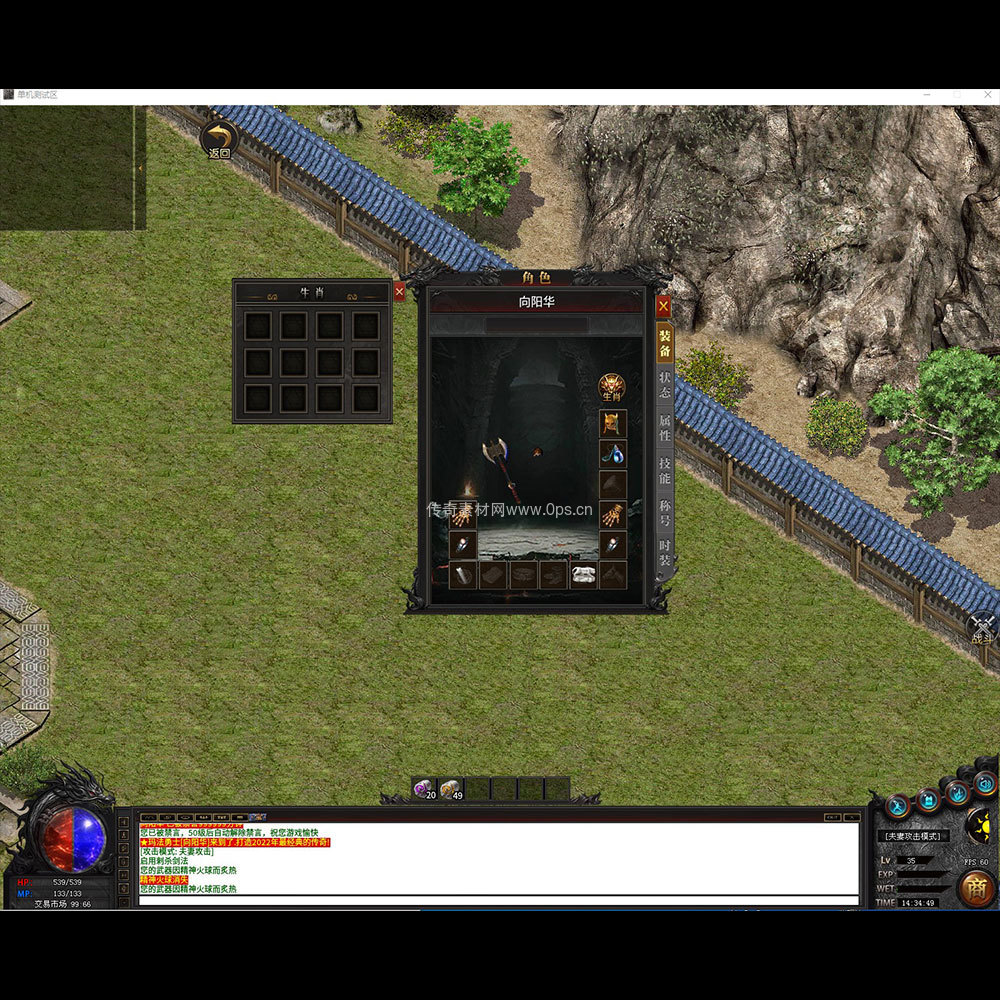The width and height of the screenshot is (1000, 1000).
Task: Open the 属性 attributes tab
Action: [x=665, y=430]
